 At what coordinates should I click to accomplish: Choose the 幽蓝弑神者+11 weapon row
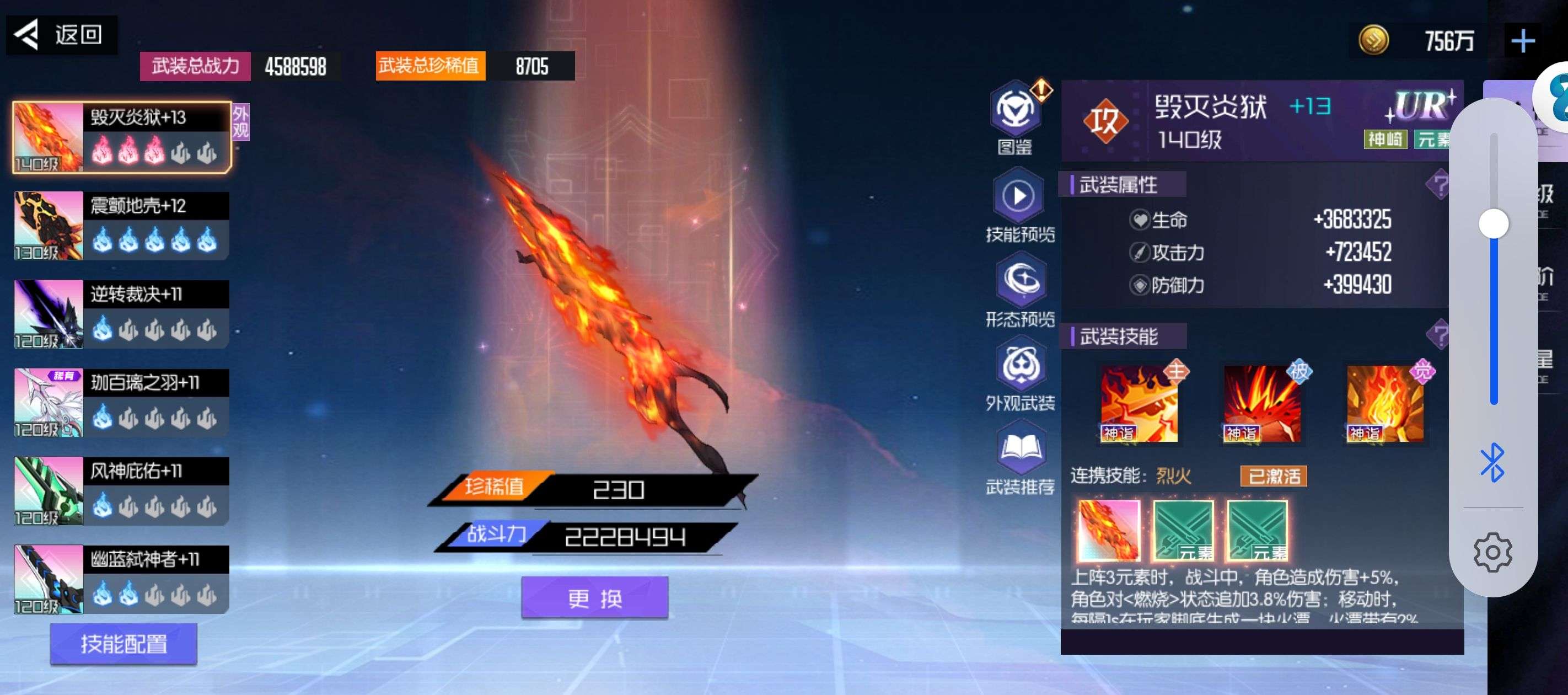click(x=122, y=579)
